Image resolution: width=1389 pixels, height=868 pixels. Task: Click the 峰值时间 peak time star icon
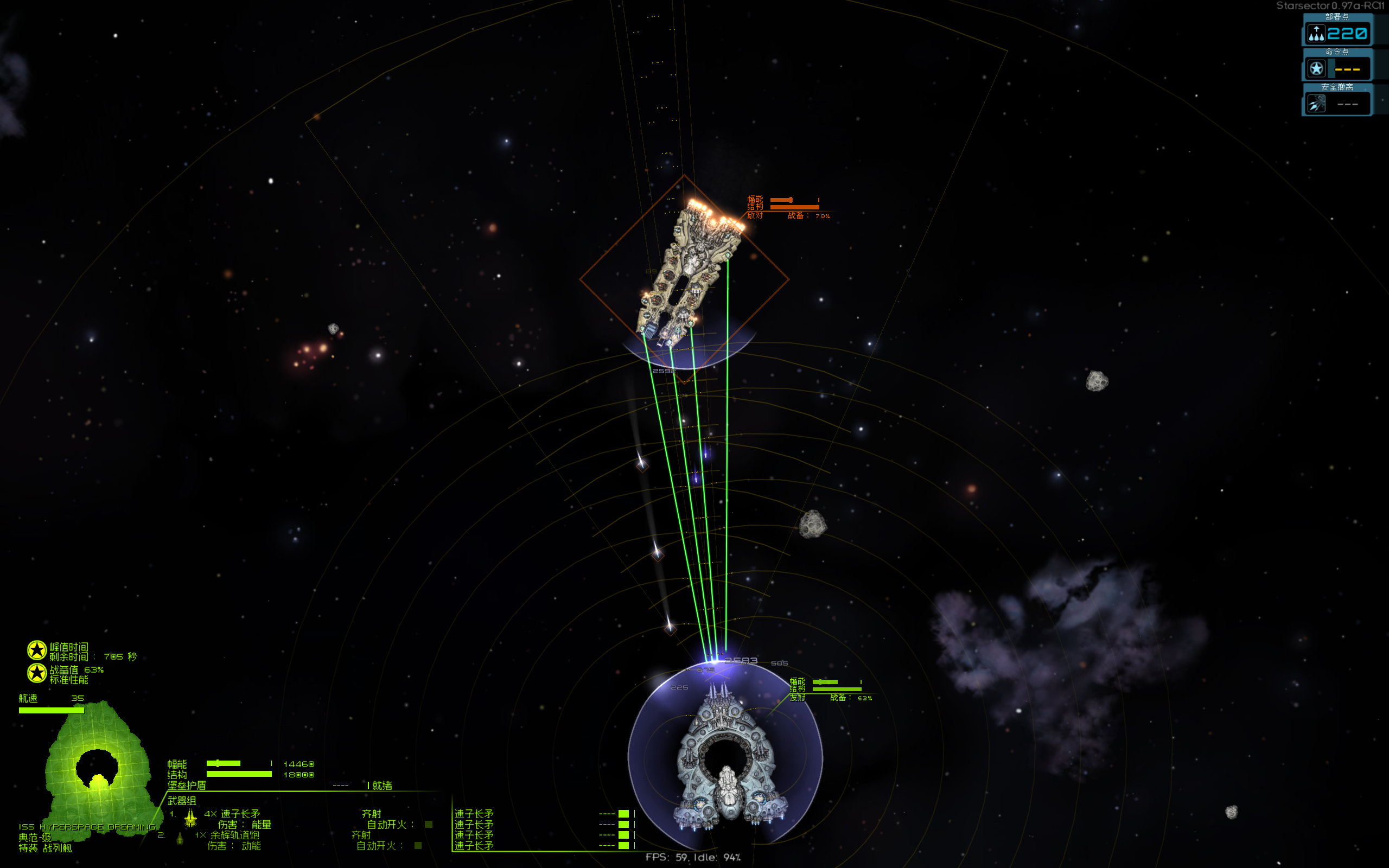(x=37, y=649)
